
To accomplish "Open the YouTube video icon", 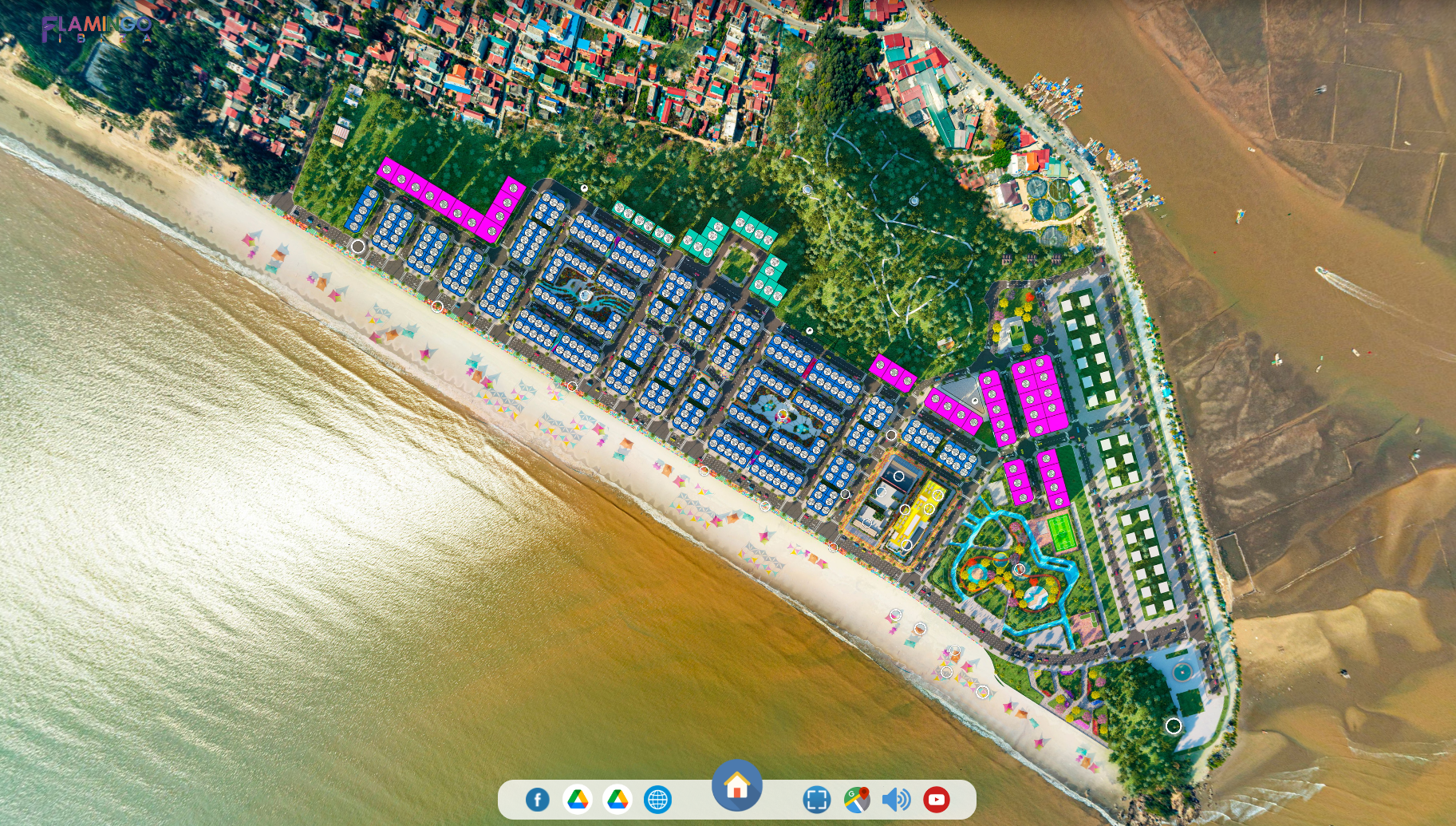I will click(936, 799).
